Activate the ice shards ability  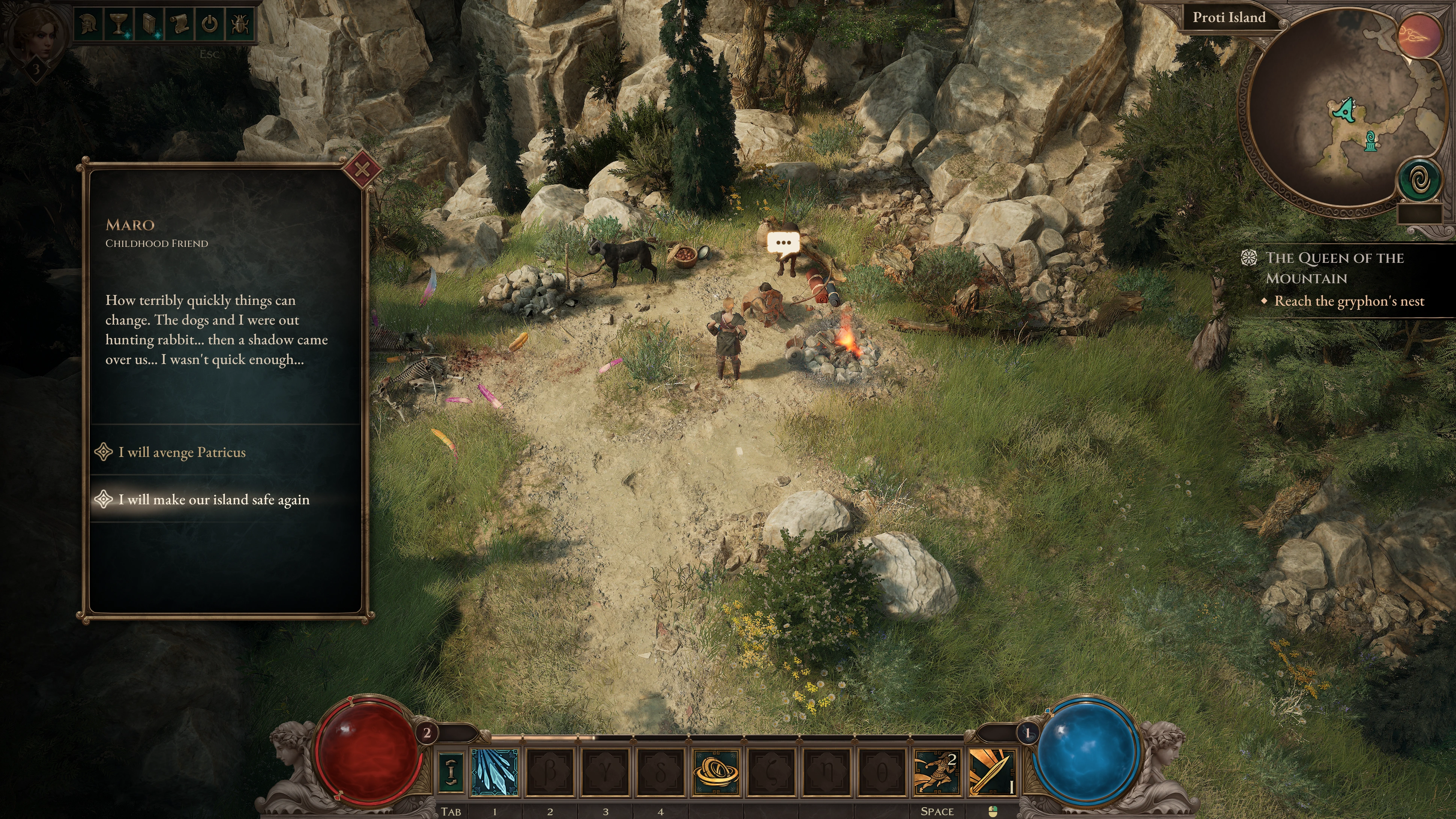(x=494, y=772)
